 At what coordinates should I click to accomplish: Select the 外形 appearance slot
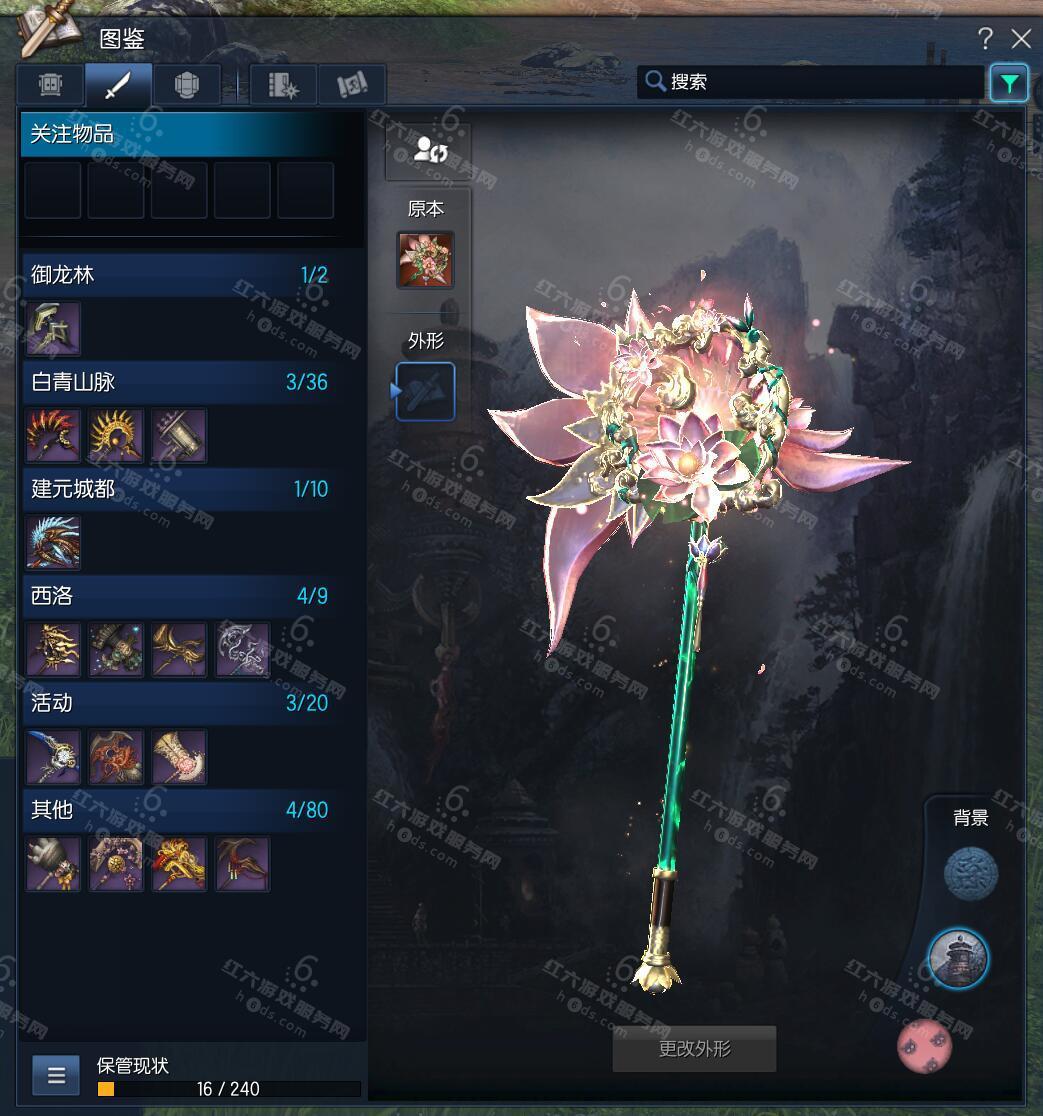(x=426, y=391)
